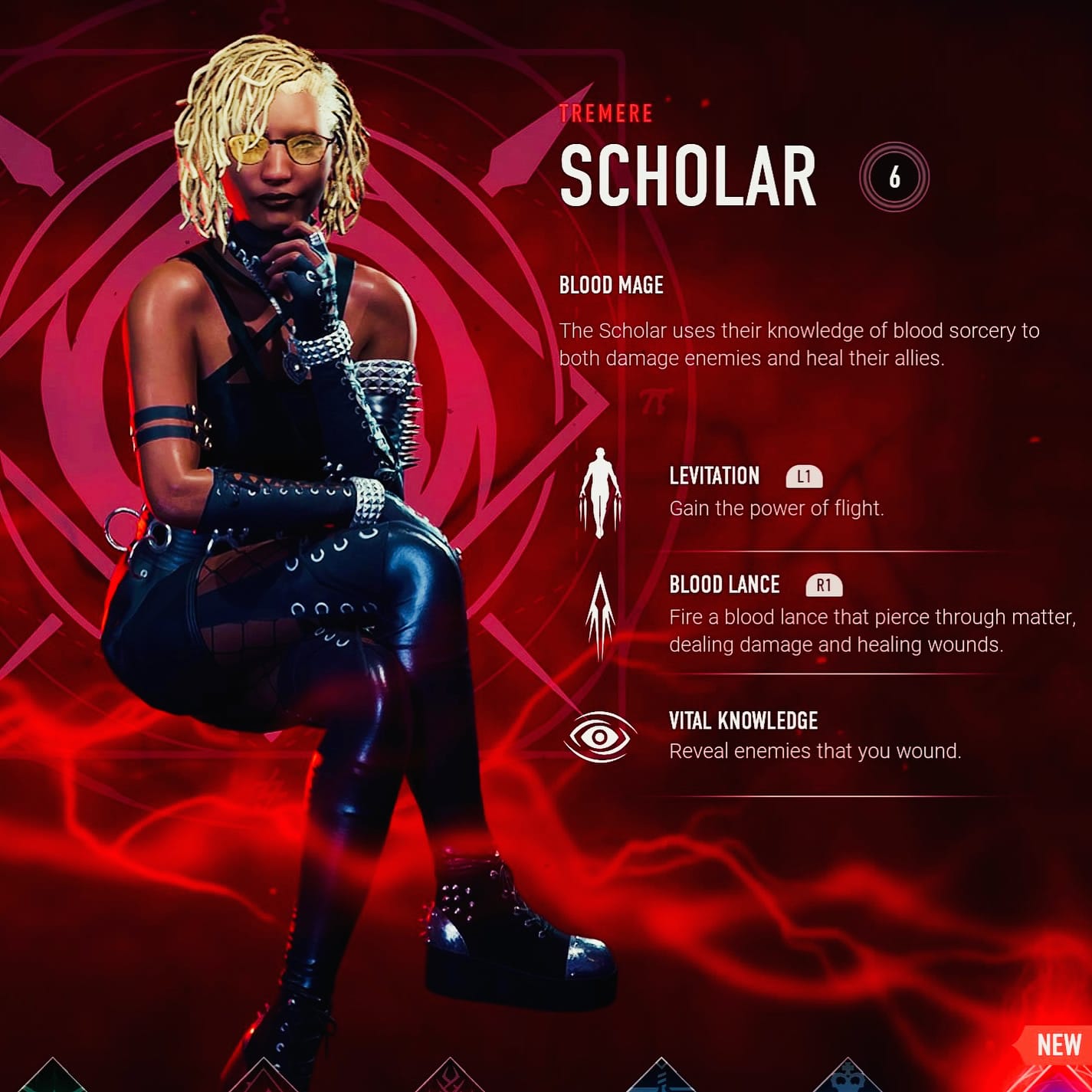Select the Blood Lance ability icon
This screenshot has height=1092, width=1092.
600,615
